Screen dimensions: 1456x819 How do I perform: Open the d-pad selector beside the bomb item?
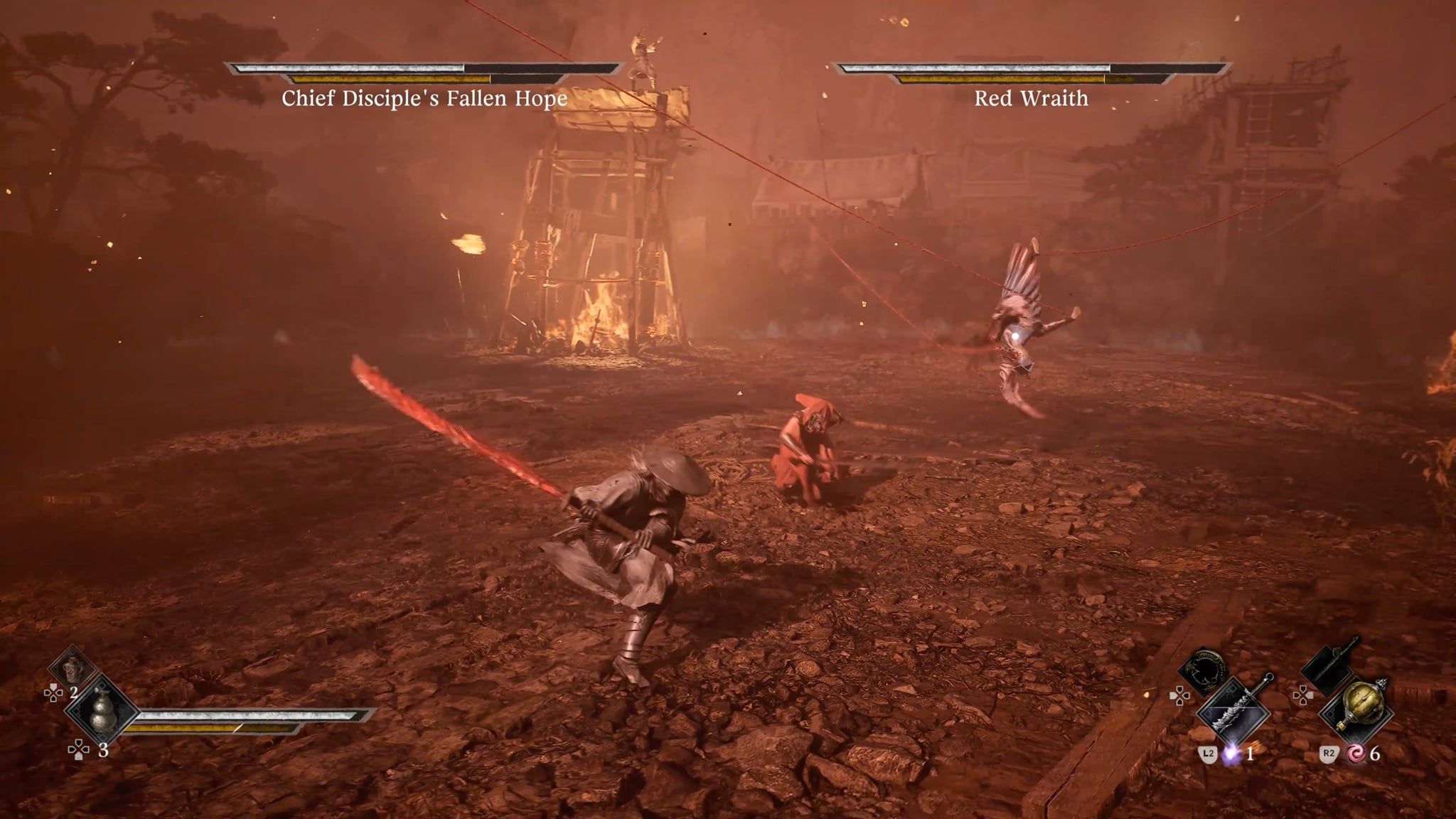[1303, 694]
